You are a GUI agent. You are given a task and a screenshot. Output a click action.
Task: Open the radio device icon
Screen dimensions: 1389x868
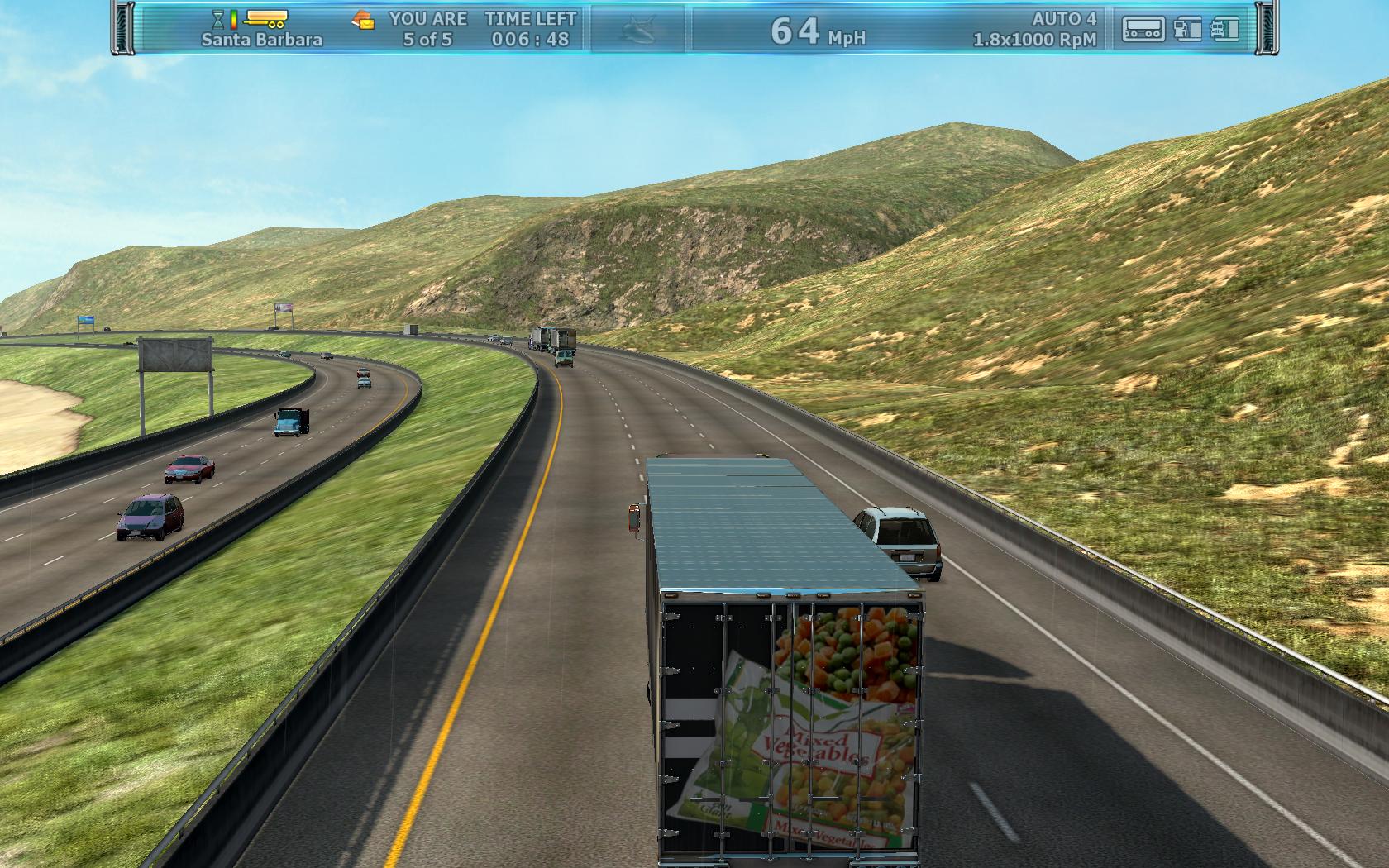click(x=1143, y=29)
